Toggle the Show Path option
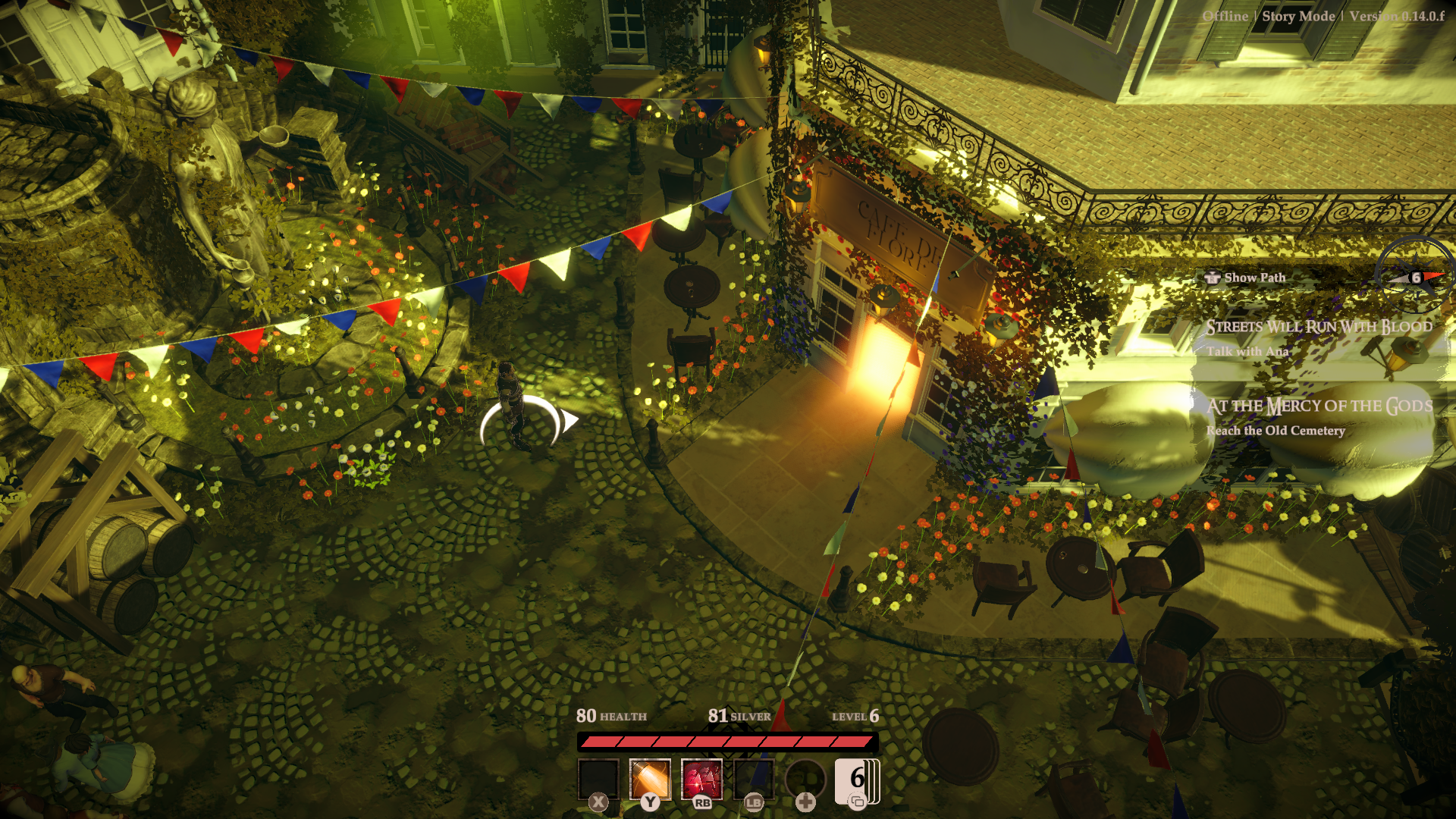The height and width of the screenshot is (819, 1456). 1246,278
